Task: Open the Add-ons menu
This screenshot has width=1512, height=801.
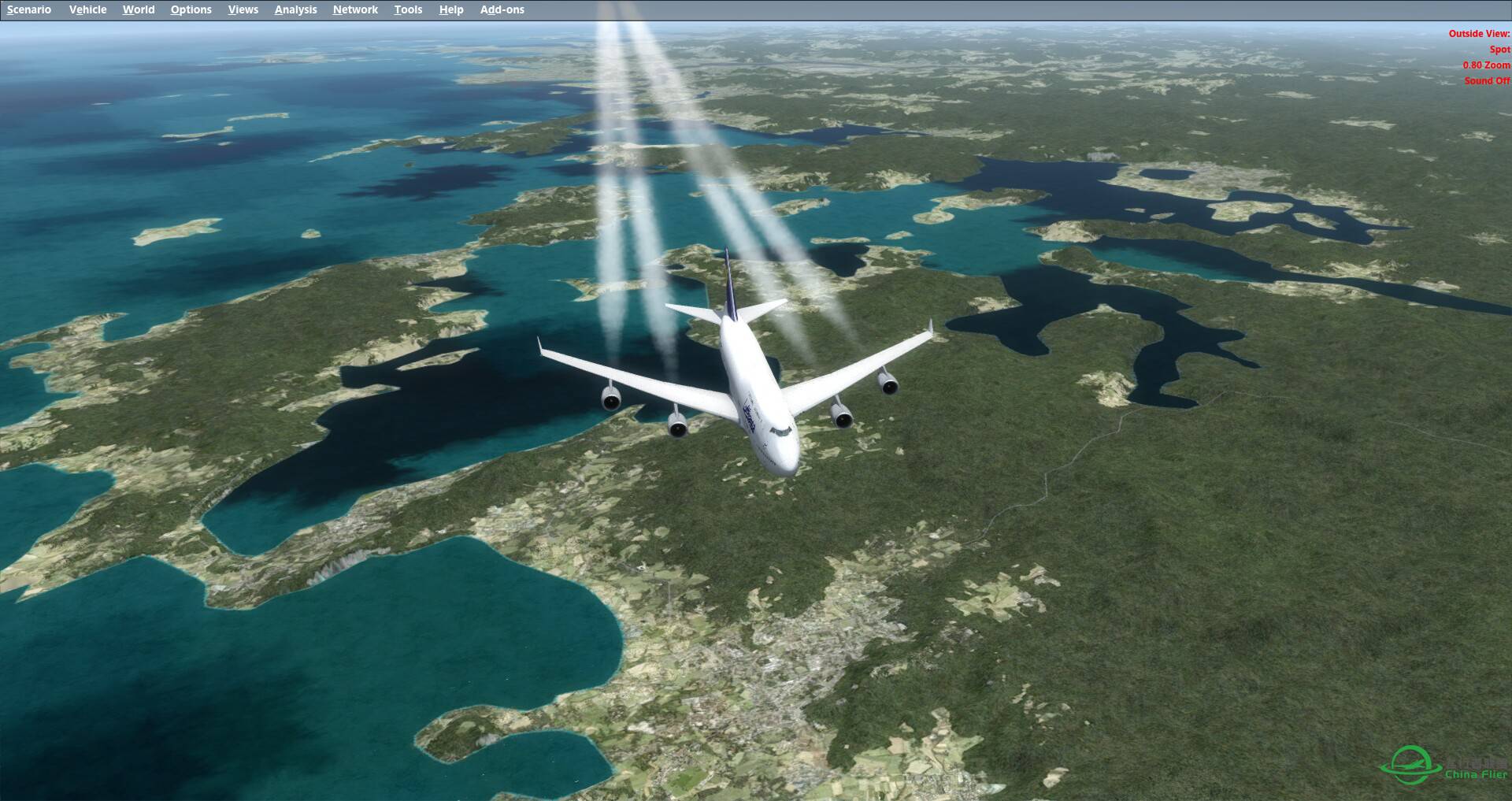Action: pyautogui.click(x=502, y=9)
